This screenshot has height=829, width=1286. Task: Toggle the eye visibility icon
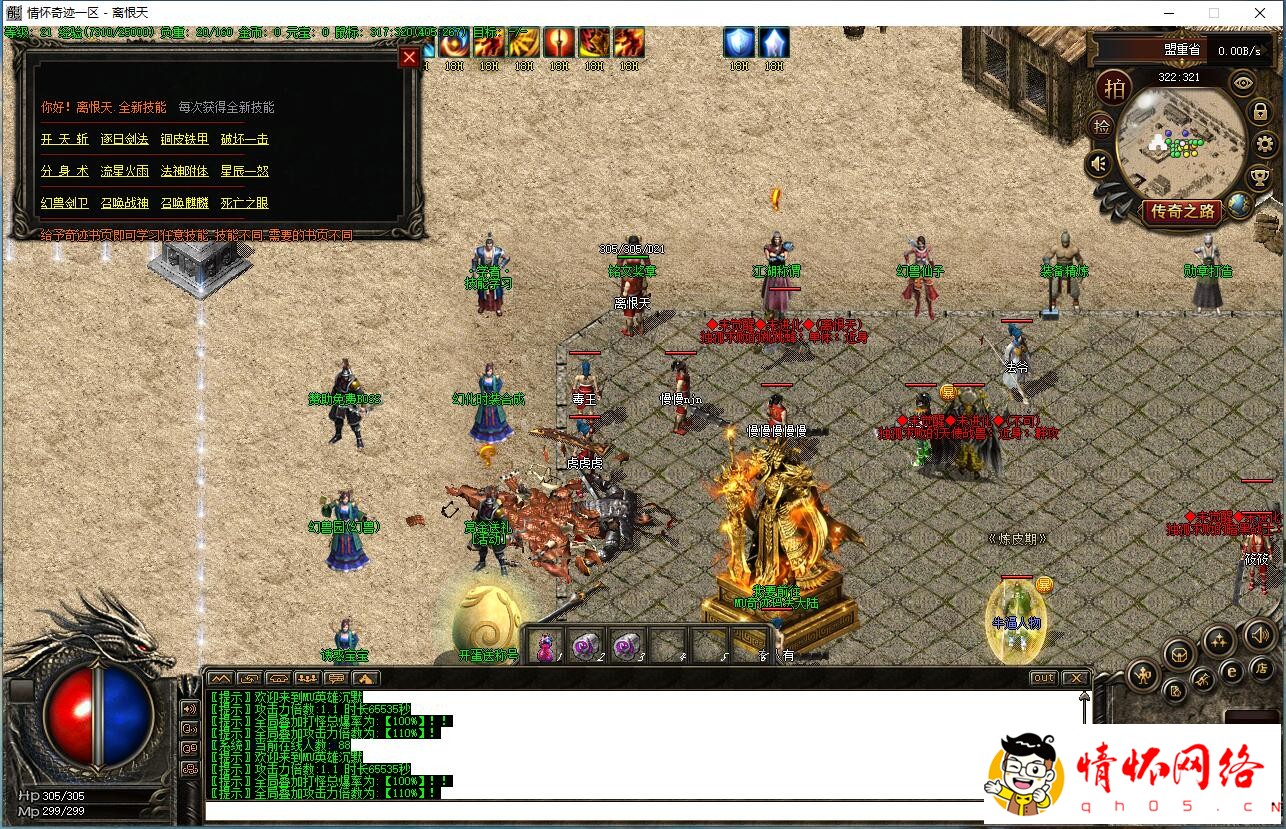tap(1243, 82)
